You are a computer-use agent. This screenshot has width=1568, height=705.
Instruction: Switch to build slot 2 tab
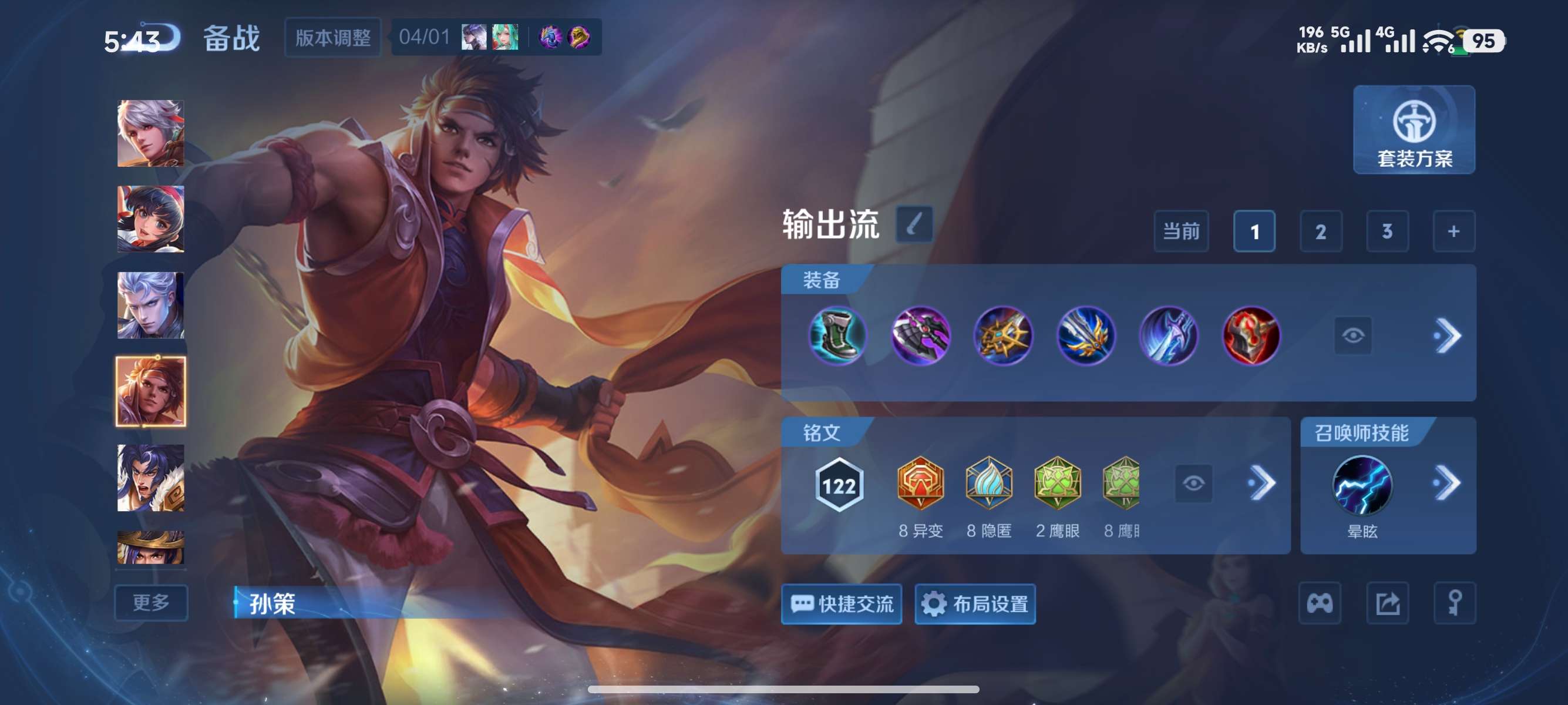pos(1321,231)
